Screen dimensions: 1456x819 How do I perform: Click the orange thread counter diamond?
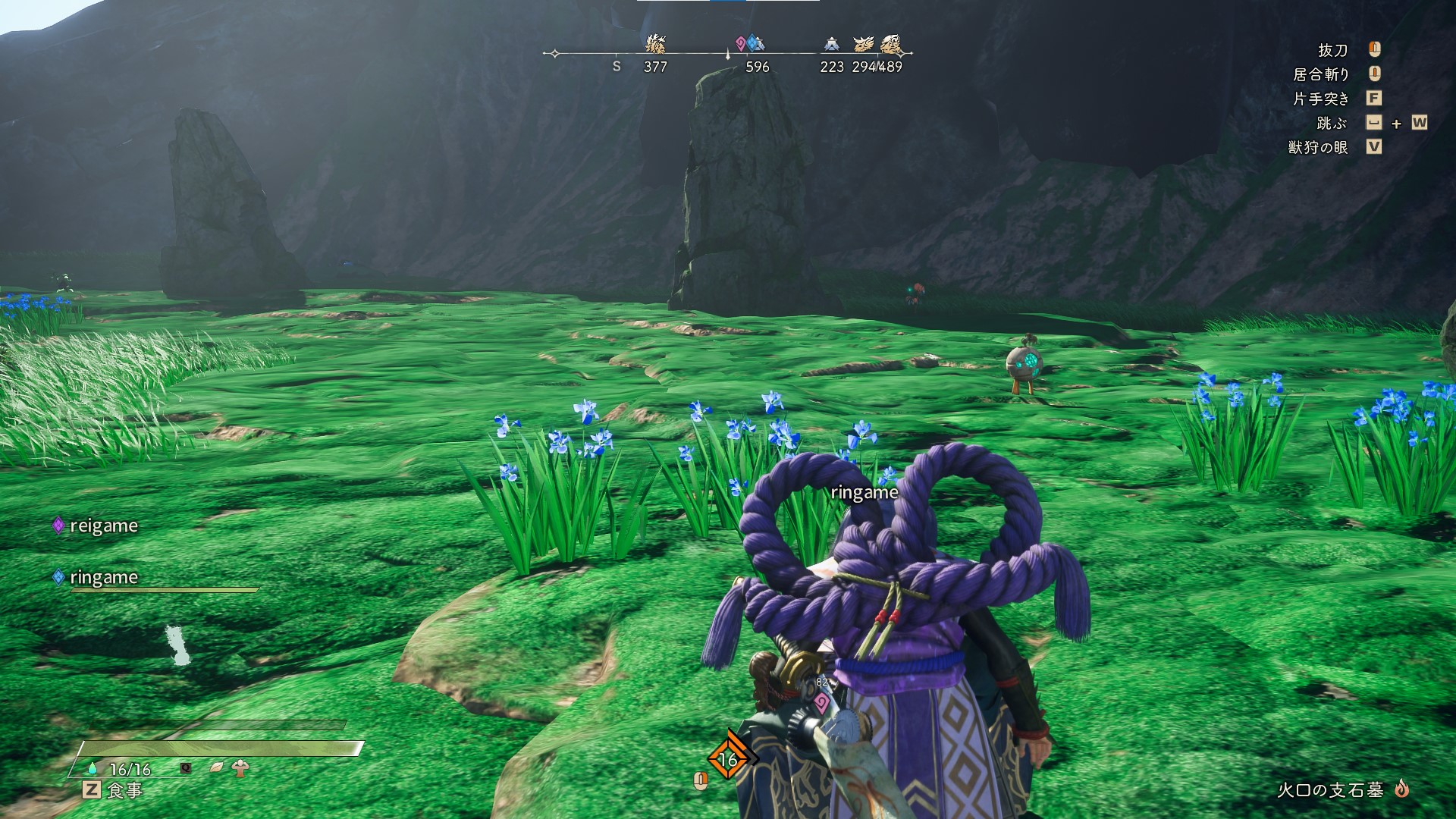pos(728,758)
